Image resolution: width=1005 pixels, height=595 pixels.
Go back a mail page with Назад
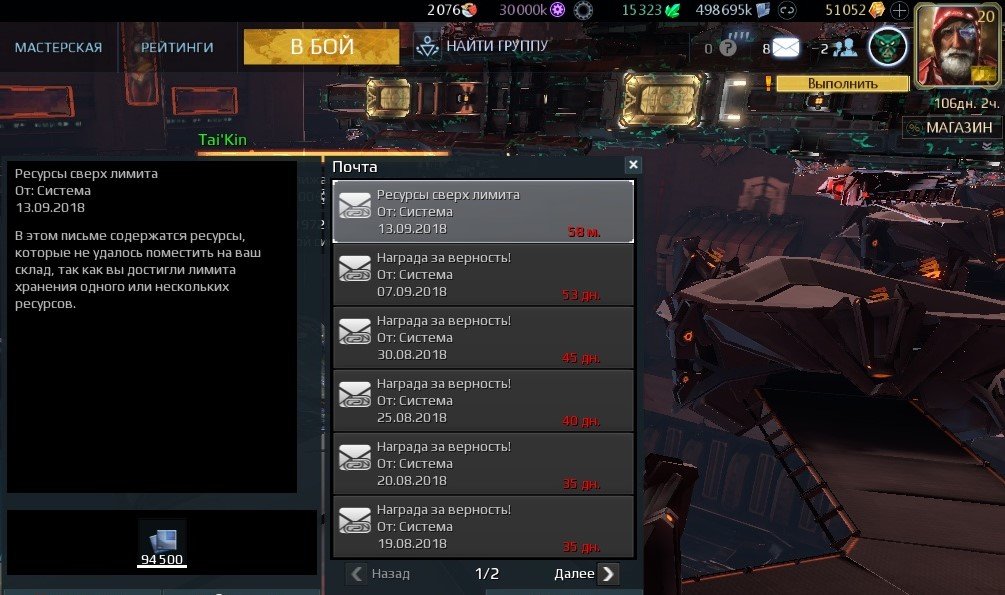click(380, 574)
